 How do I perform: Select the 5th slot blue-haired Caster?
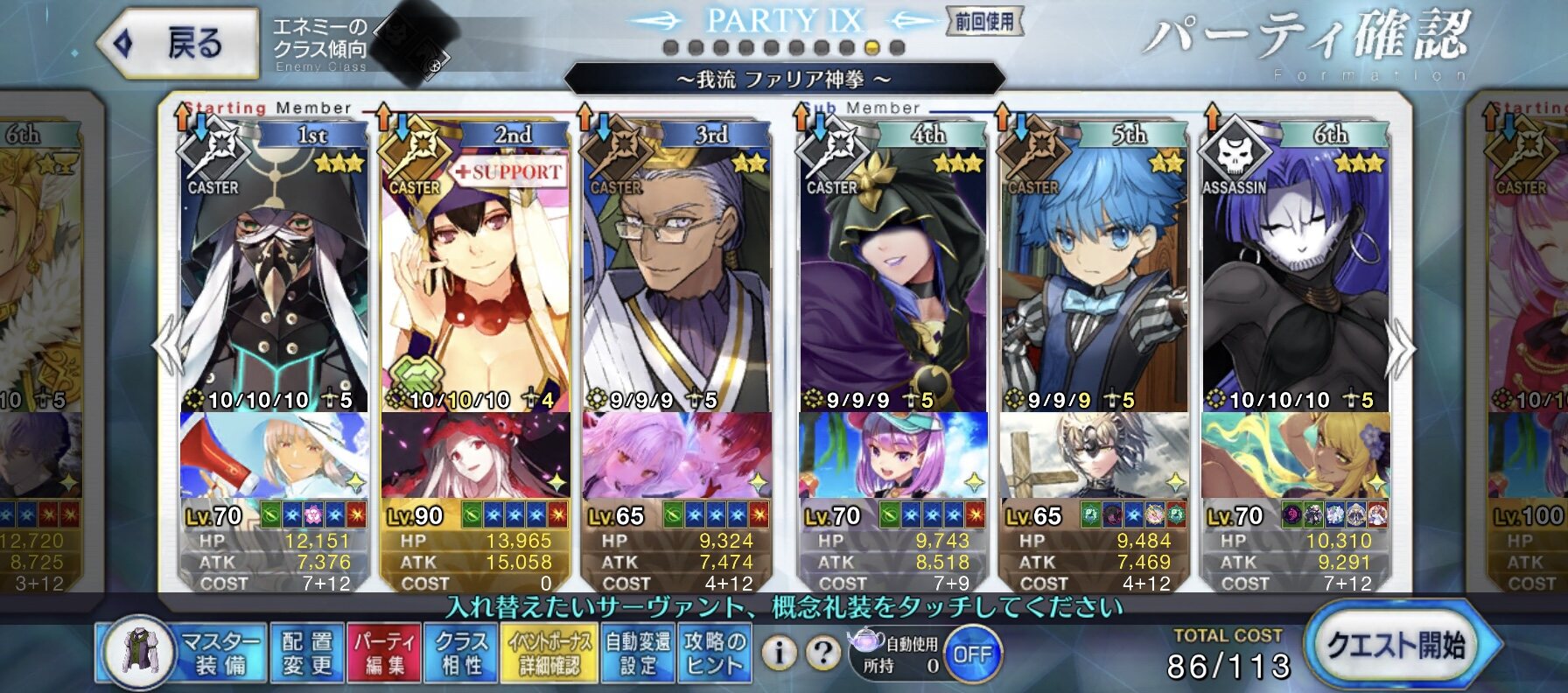tap(1094, 271)
